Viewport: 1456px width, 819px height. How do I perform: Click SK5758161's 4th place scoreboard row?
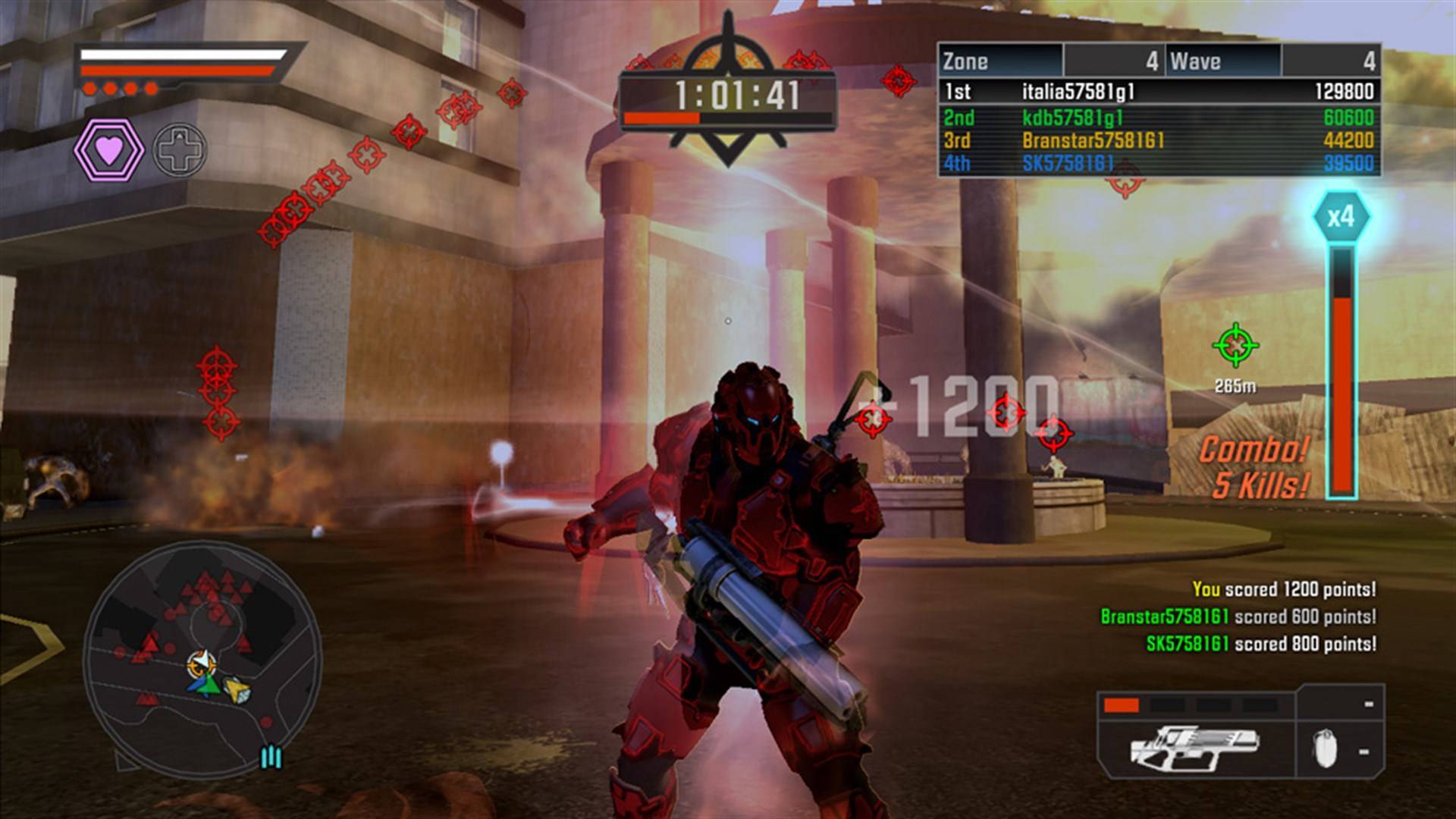point(1158,163)
